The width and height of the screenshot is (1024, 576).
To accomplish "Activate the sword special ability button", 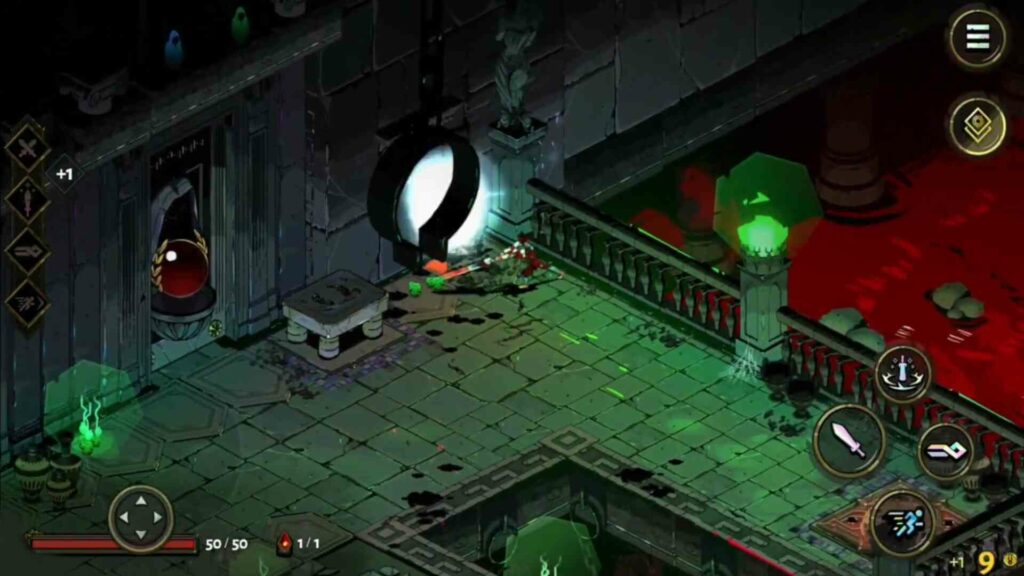I will tap(903, 375).
